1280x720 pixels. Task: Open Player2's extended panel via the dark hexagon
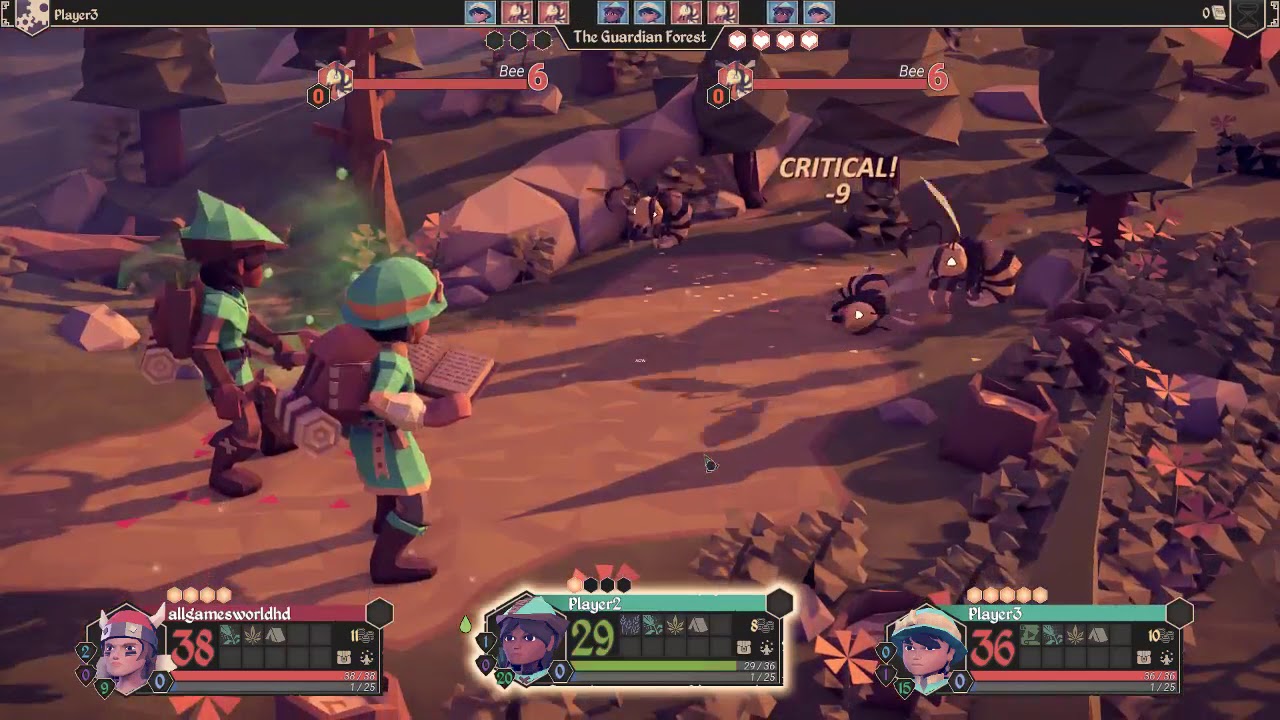779,600
